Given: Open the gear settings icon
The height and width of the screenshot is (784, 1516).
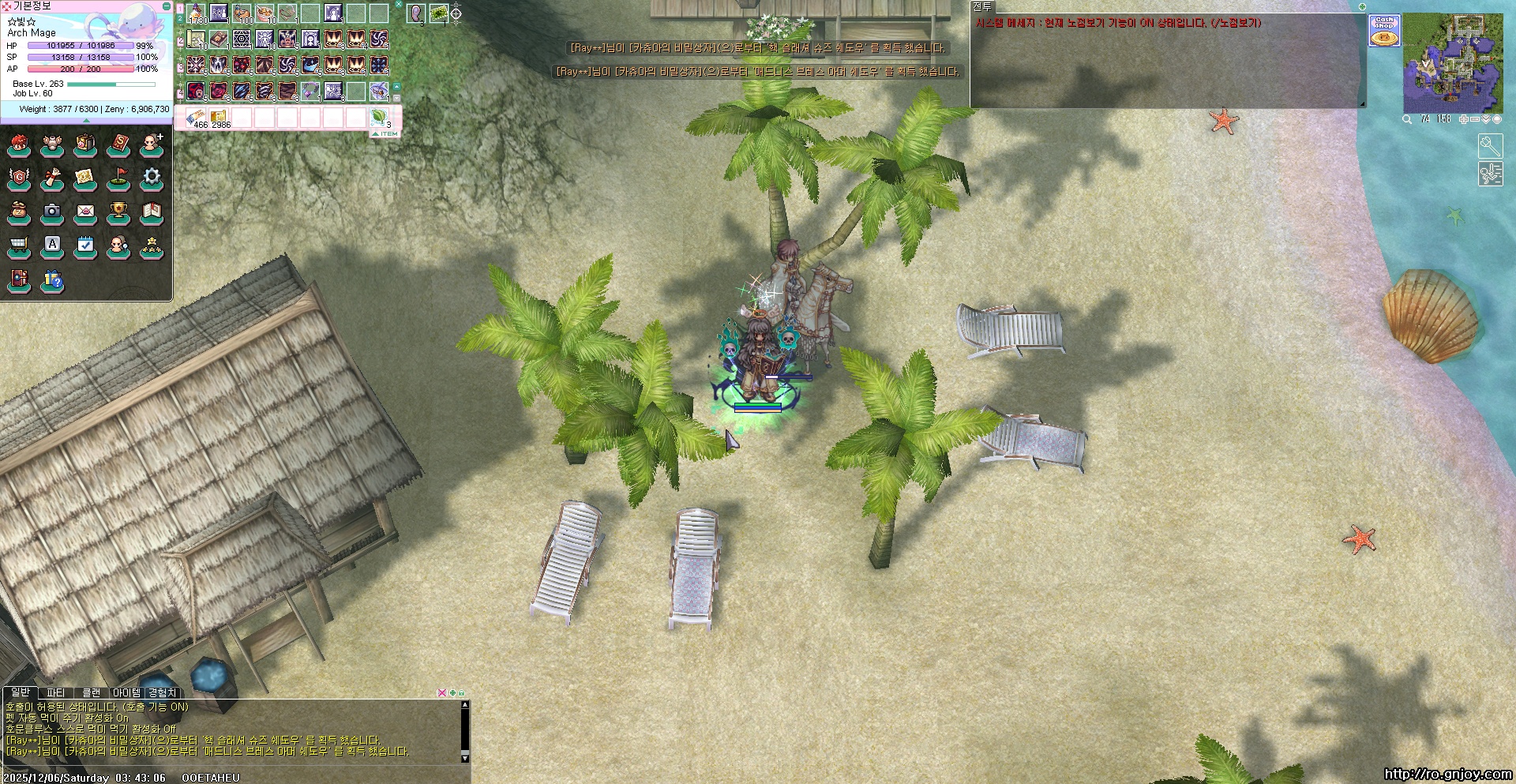Looking at the screenshot, I should coord(152,178).
